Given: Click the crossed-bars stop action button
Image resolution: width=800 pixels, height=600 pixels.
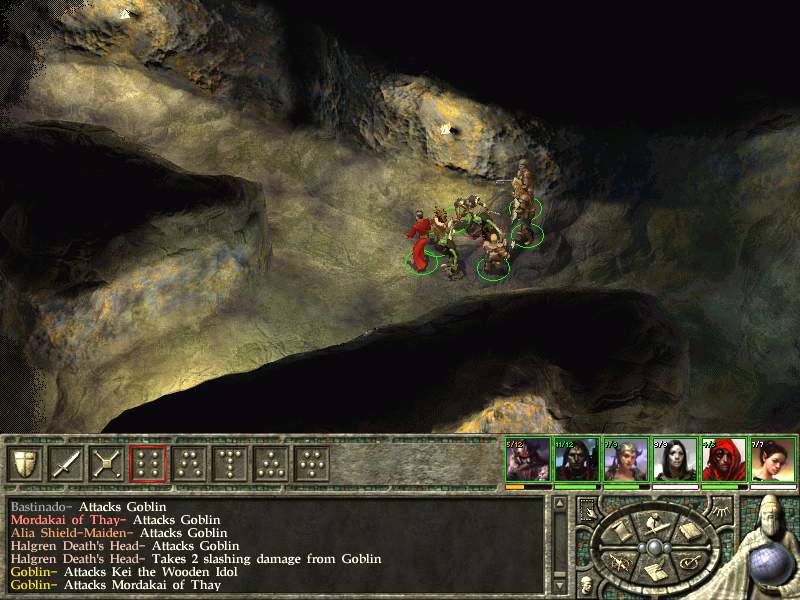Looking at the screenshot, I should click(106, 463).
